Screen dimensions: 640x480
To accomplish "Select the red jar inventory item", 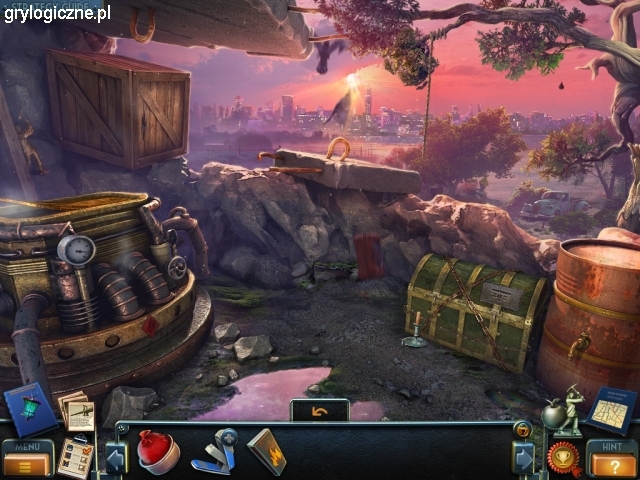I will 160,451.
